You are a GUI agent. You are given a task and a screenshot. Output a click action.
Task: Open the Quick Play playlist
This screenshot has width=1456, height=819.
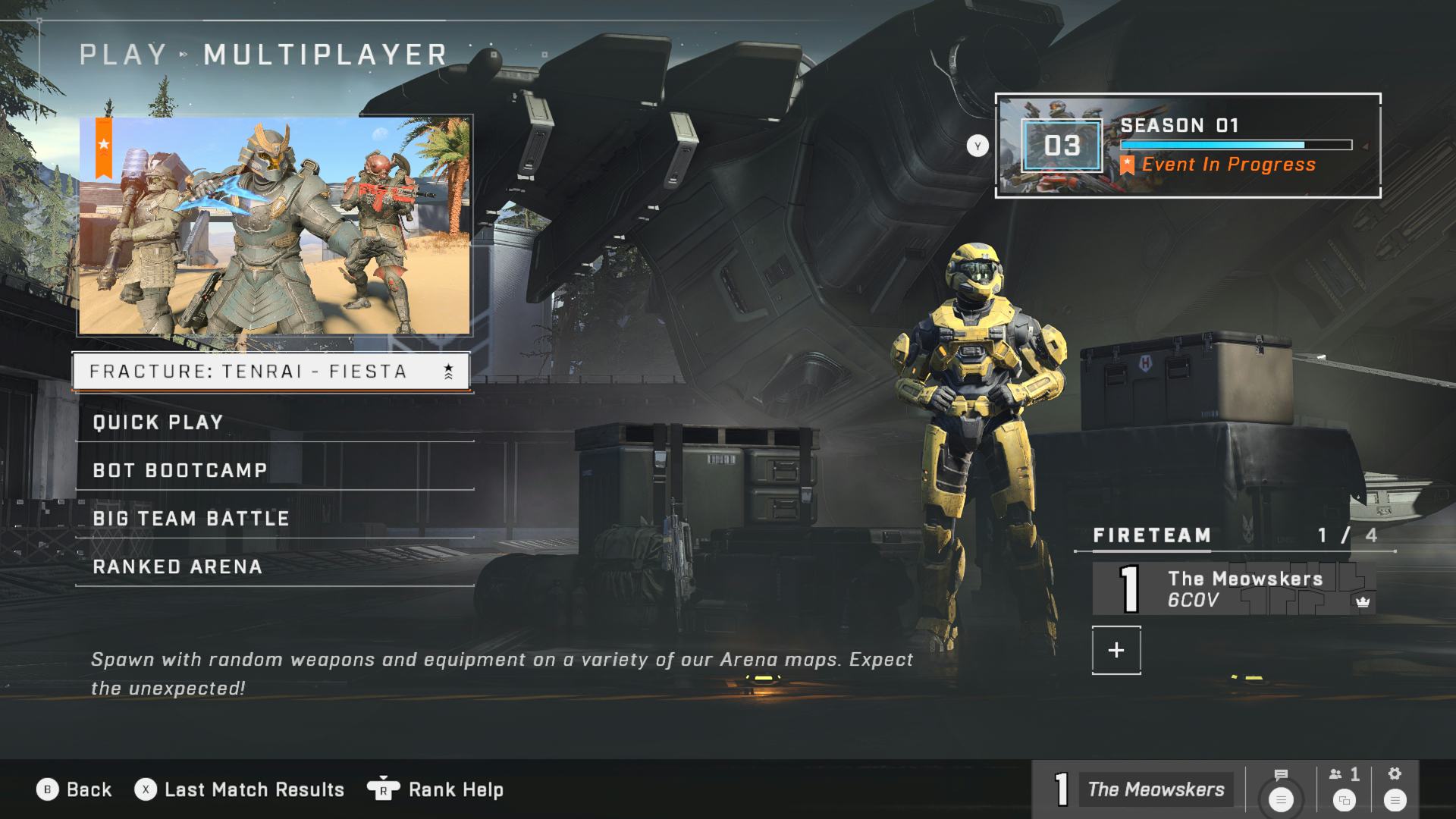[x=274, y=422]
